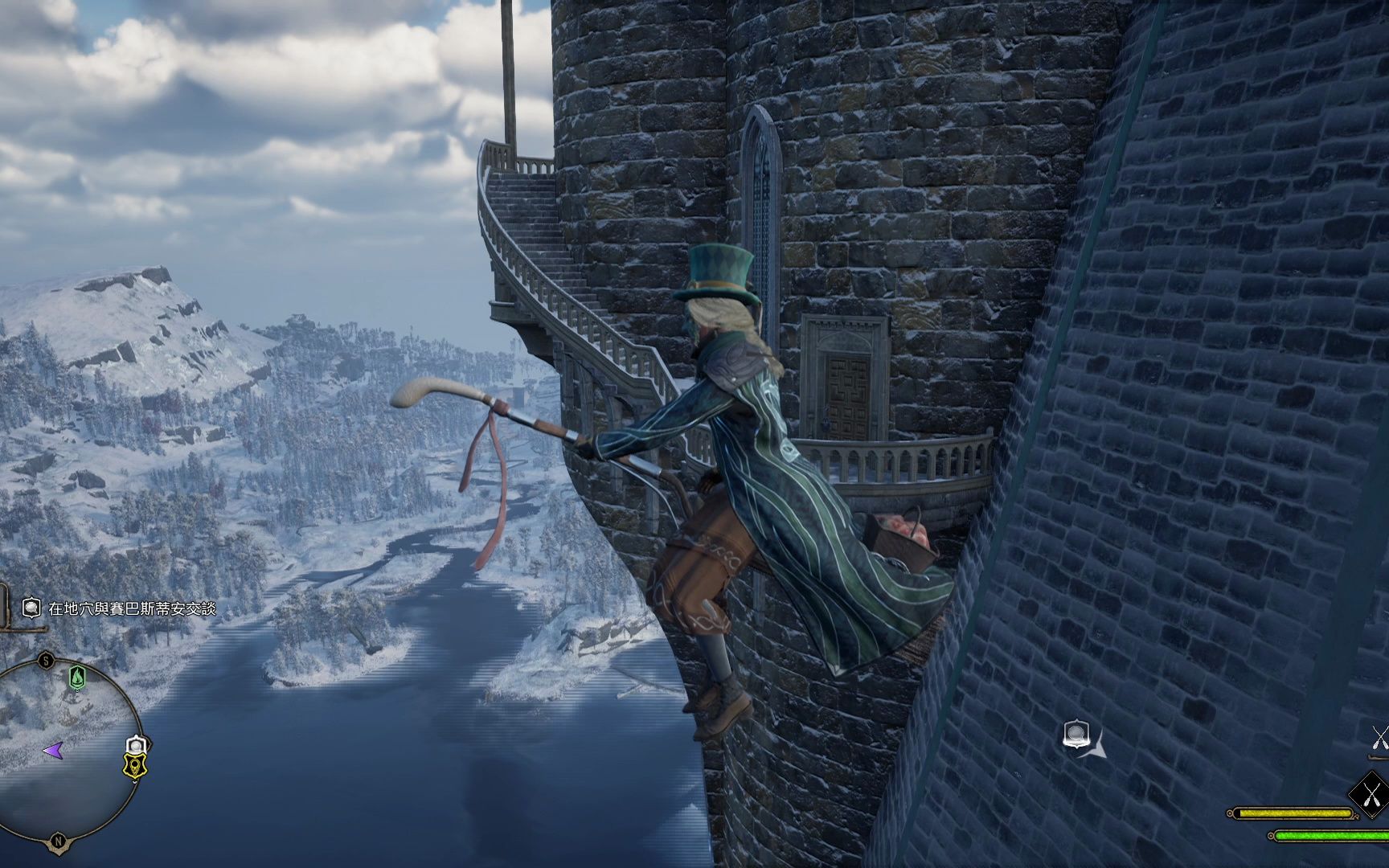Image resolution: width=1389 pixels, height=868 pixels.
Task: Click the purple player arrow on minimap
Action: [53, 751]
